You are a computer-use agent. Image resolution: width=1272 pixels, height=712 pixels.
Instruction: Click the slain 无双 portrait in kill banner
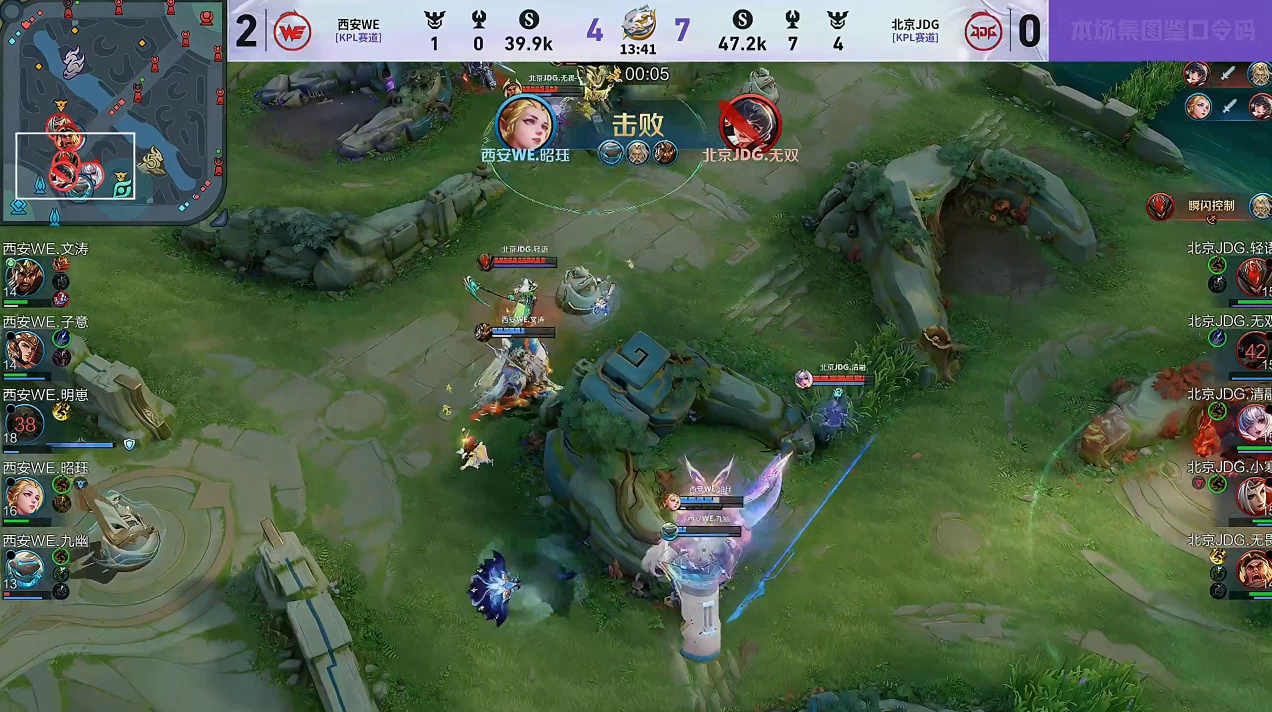click(x=751, y=122)
